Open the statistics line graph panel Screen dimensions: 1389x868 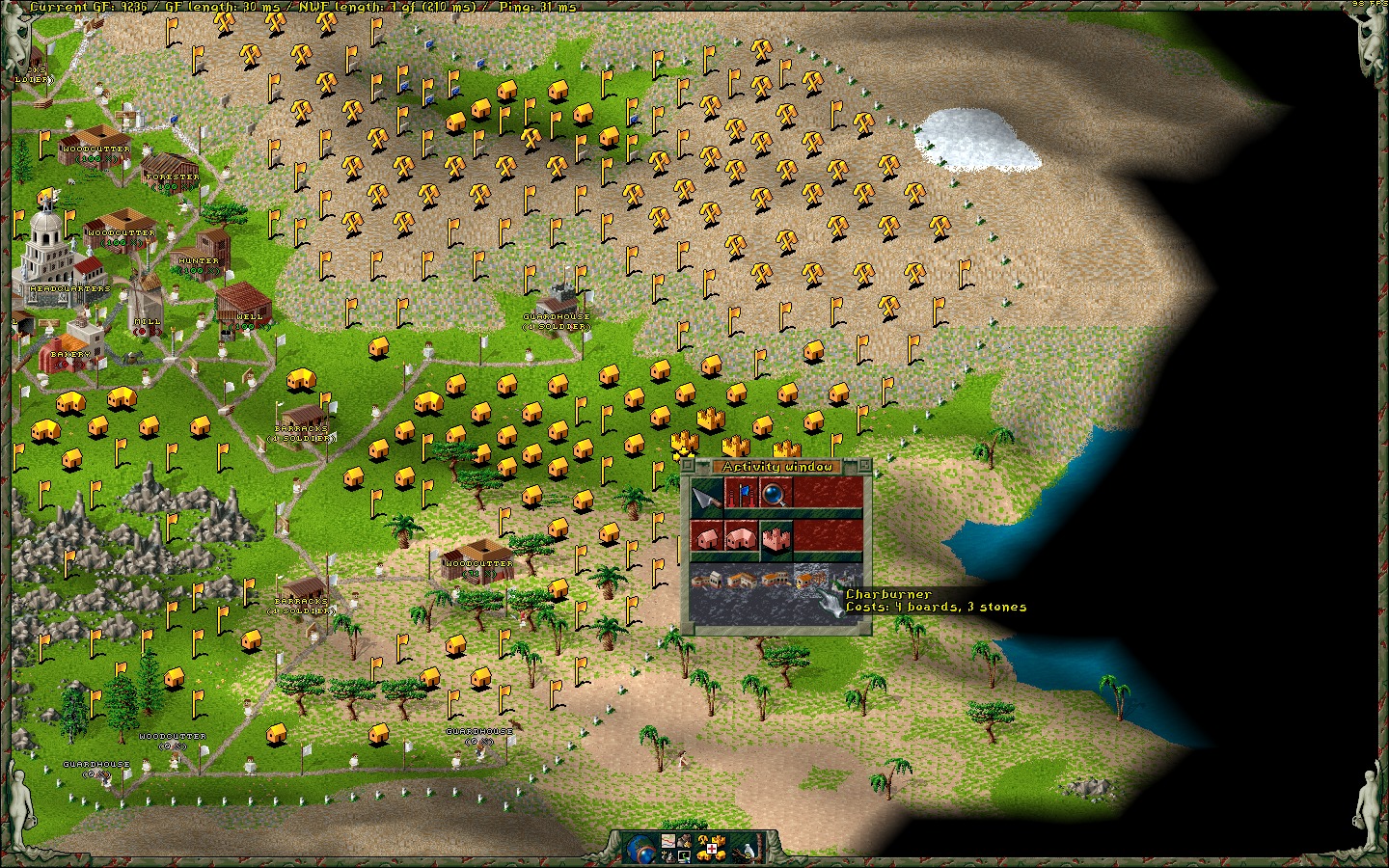667,841
